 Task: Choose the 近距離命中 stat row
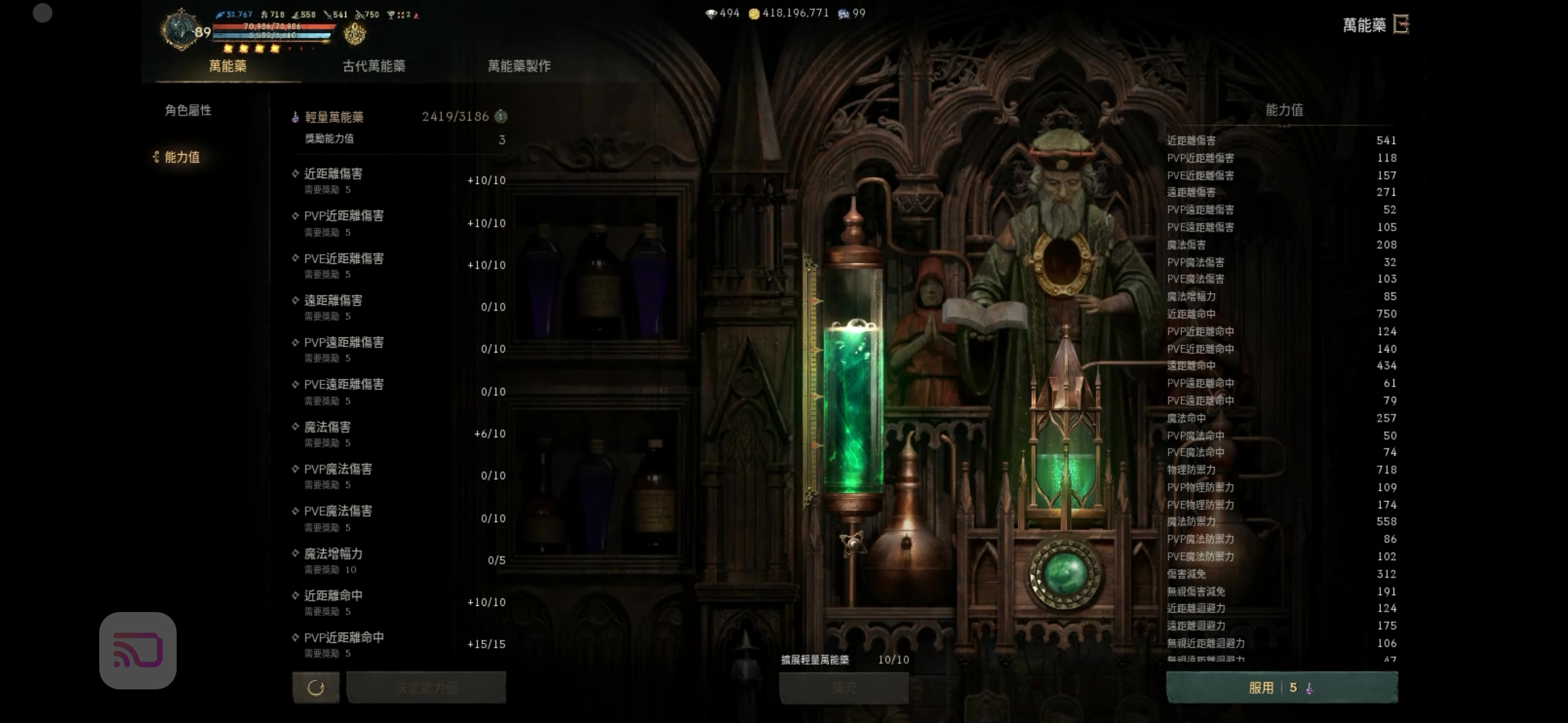pyautogui.click(x=399, y=602)
